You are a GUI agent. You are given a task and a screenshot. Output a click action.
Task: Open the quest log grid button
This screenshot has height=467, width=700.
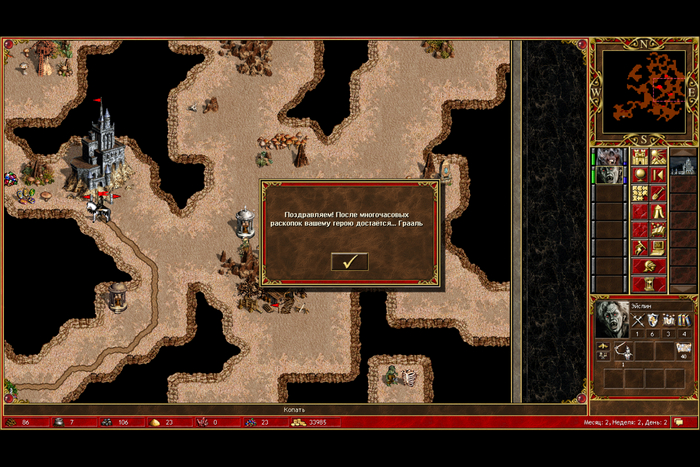640,193
